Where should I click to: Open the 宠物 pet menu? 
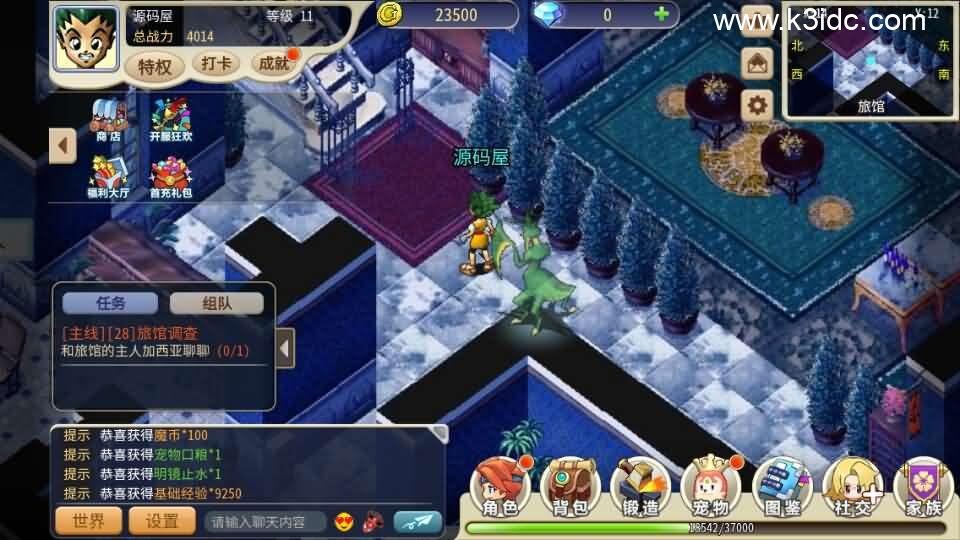coord(710,489)
